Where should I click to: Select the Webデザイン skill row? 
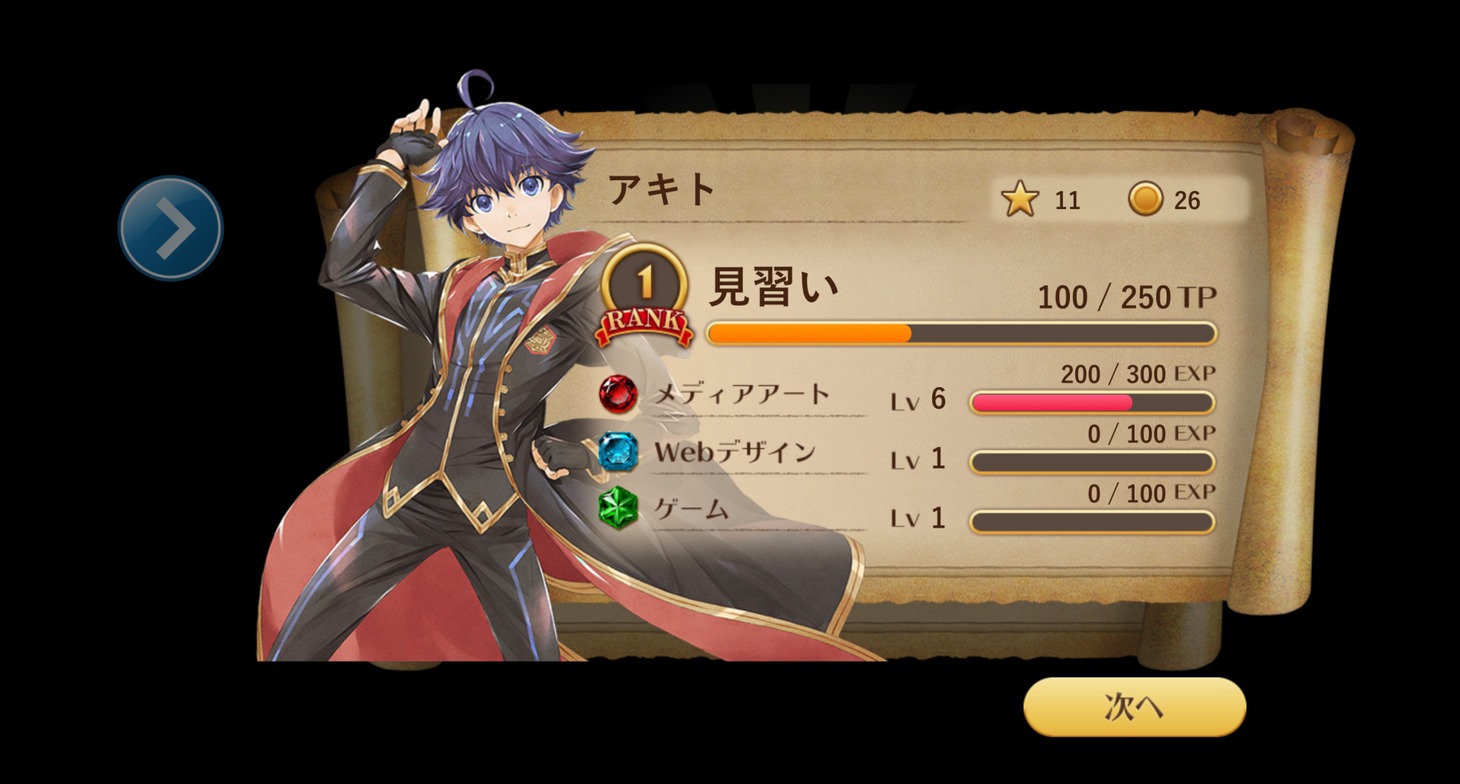click(x=734, y=453)
